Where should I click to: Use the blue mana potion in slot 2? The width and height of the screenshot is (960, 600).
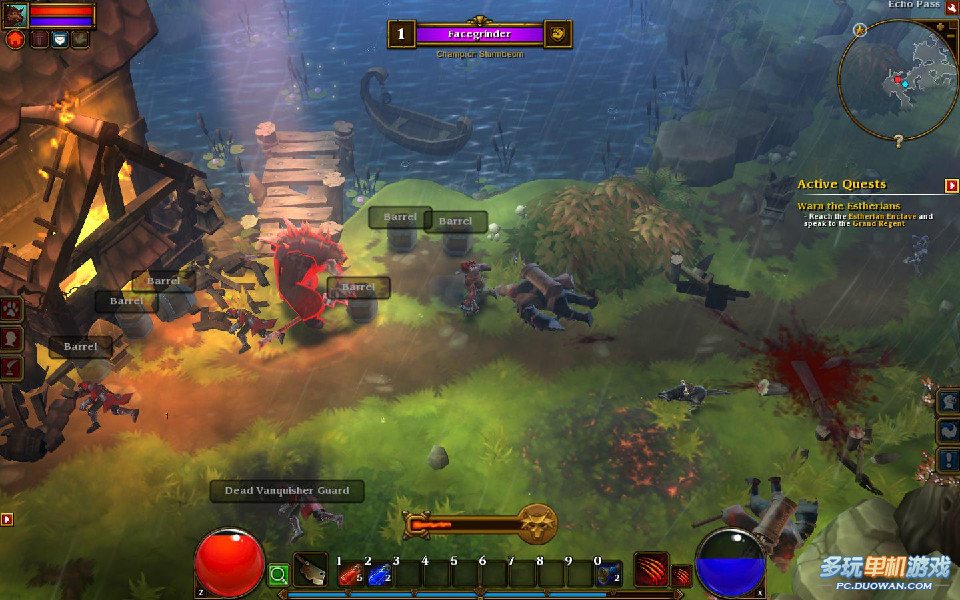click(378, 574)
